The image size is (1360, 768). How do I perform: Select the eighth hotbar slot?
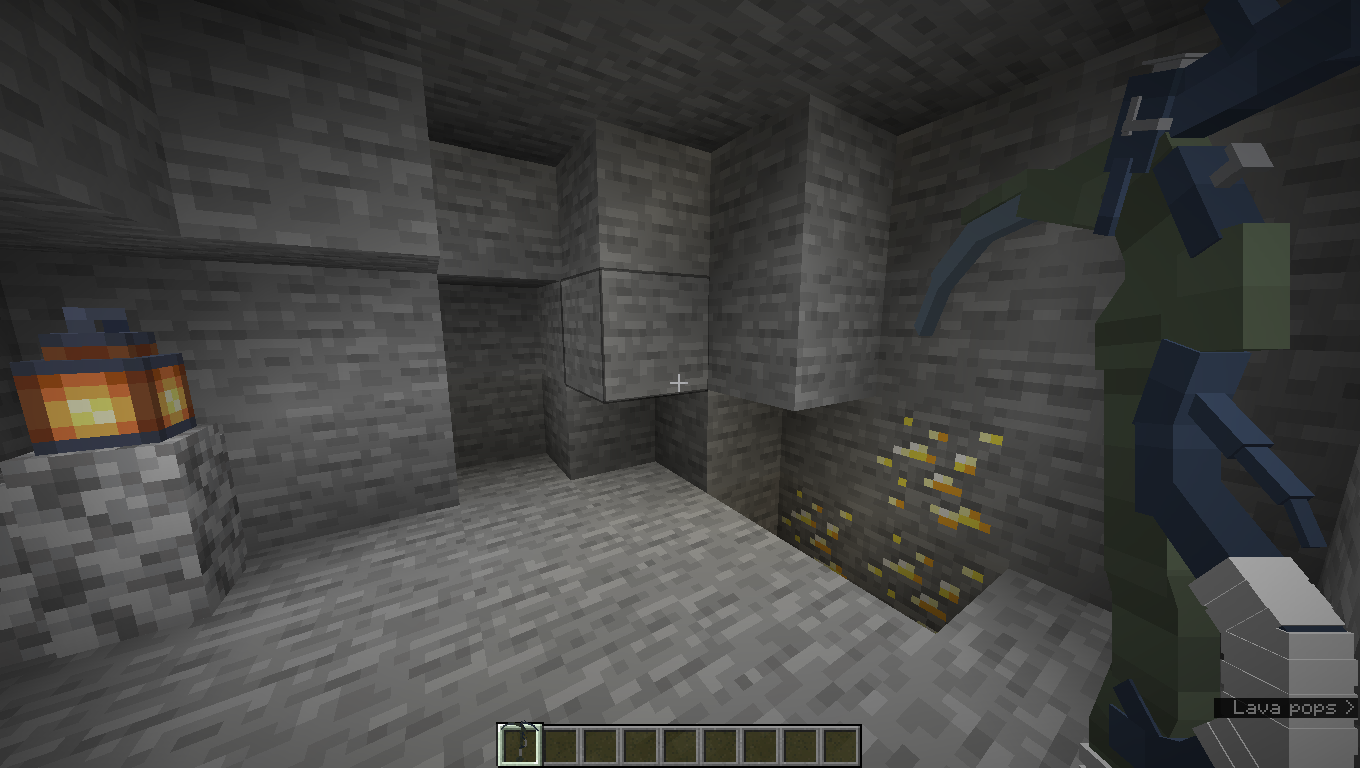802,740
